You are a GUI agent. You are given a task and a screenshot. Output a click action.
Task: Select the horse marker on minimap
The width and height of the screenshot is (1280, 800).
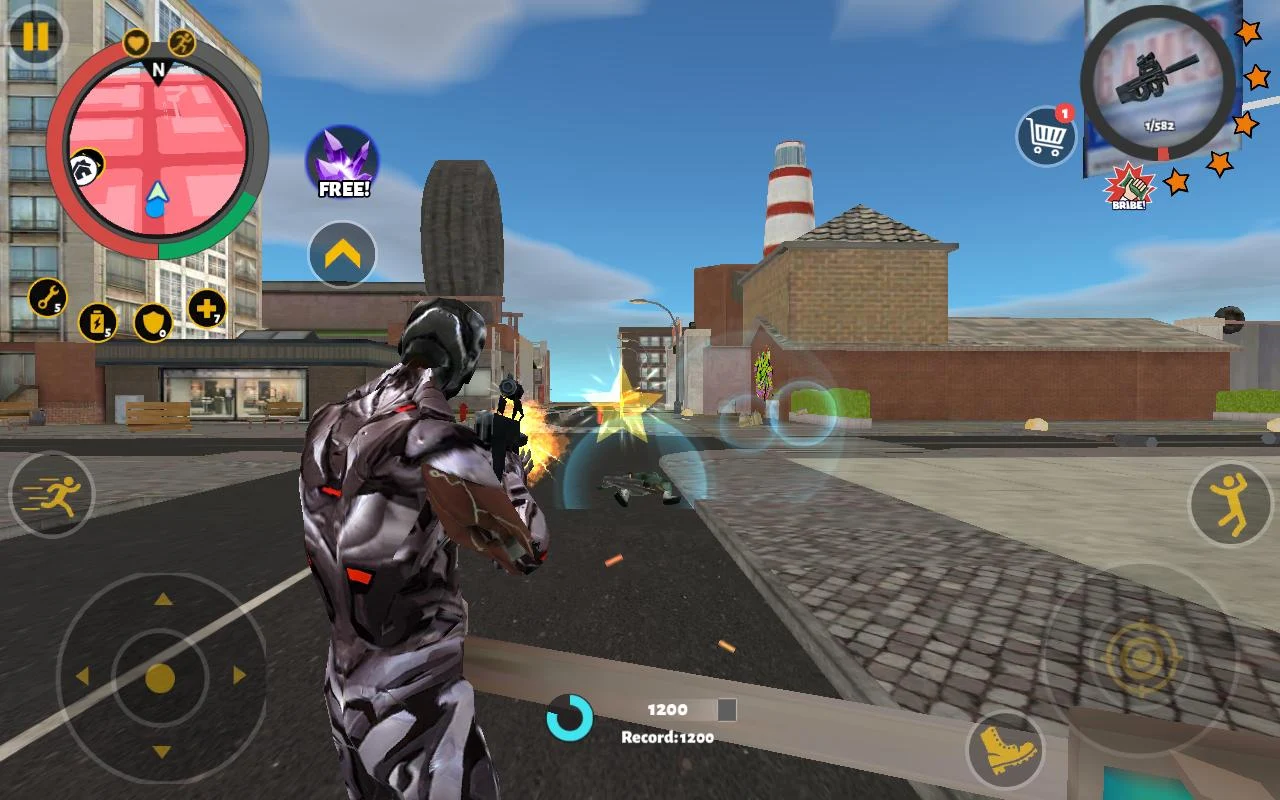click(85, 167)
